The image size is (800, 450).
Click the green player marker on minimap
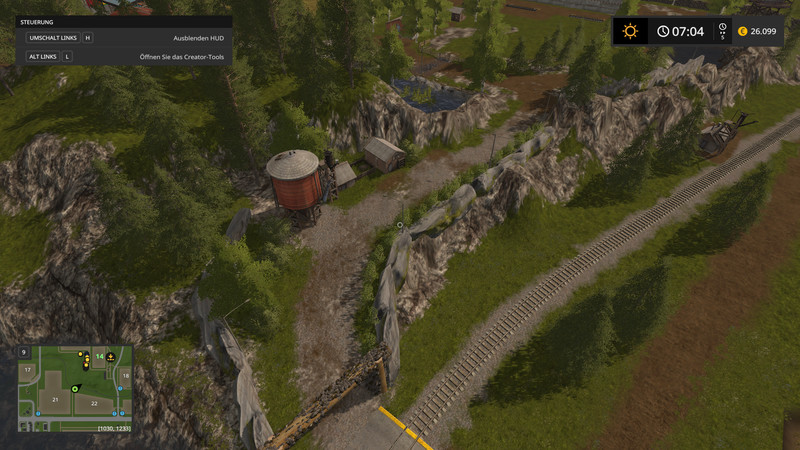point(74,388)
